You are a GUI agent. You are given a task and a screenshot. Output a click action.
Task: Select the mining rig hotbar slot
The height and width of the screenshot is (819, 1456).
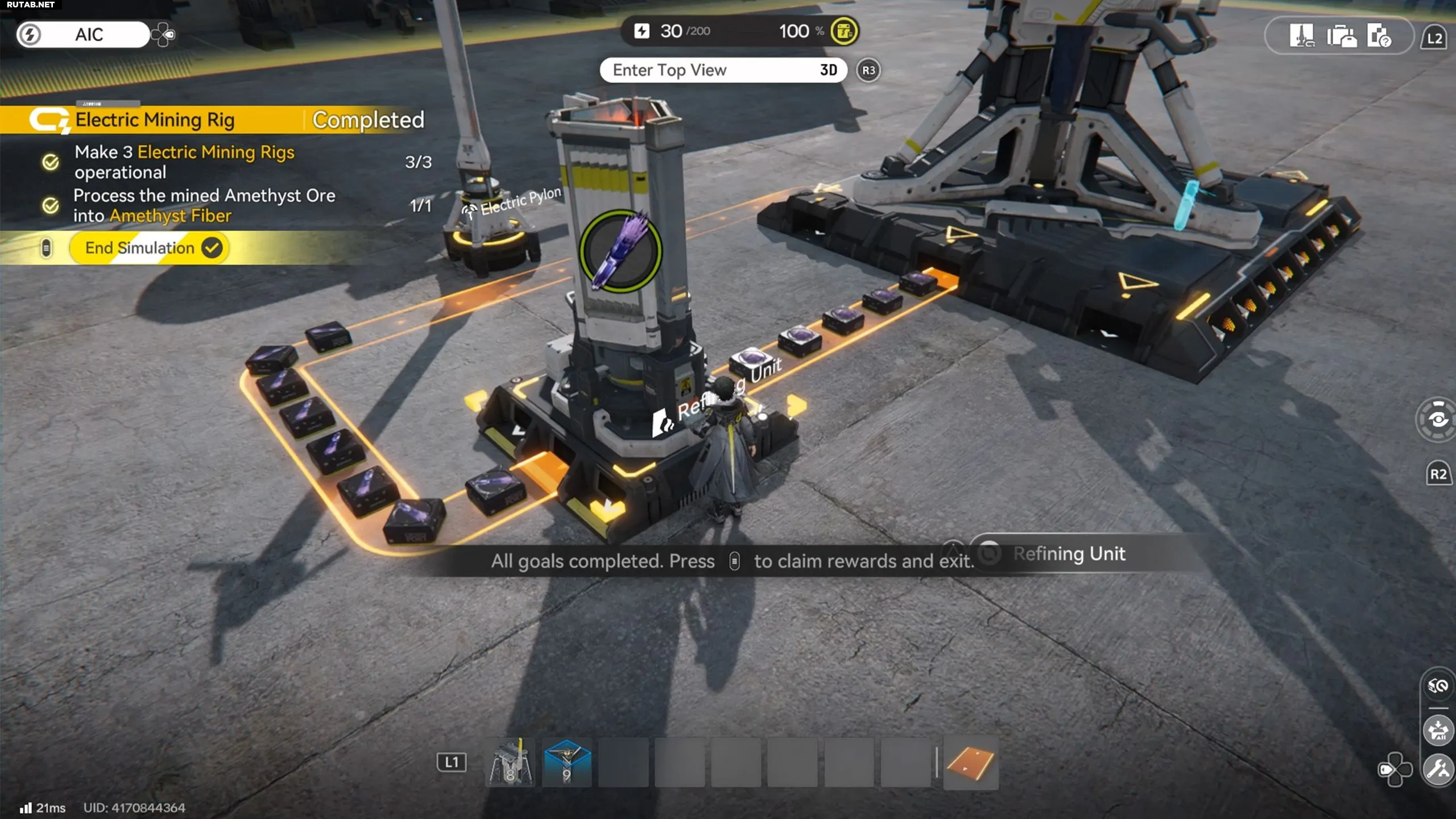pos(510,762)
